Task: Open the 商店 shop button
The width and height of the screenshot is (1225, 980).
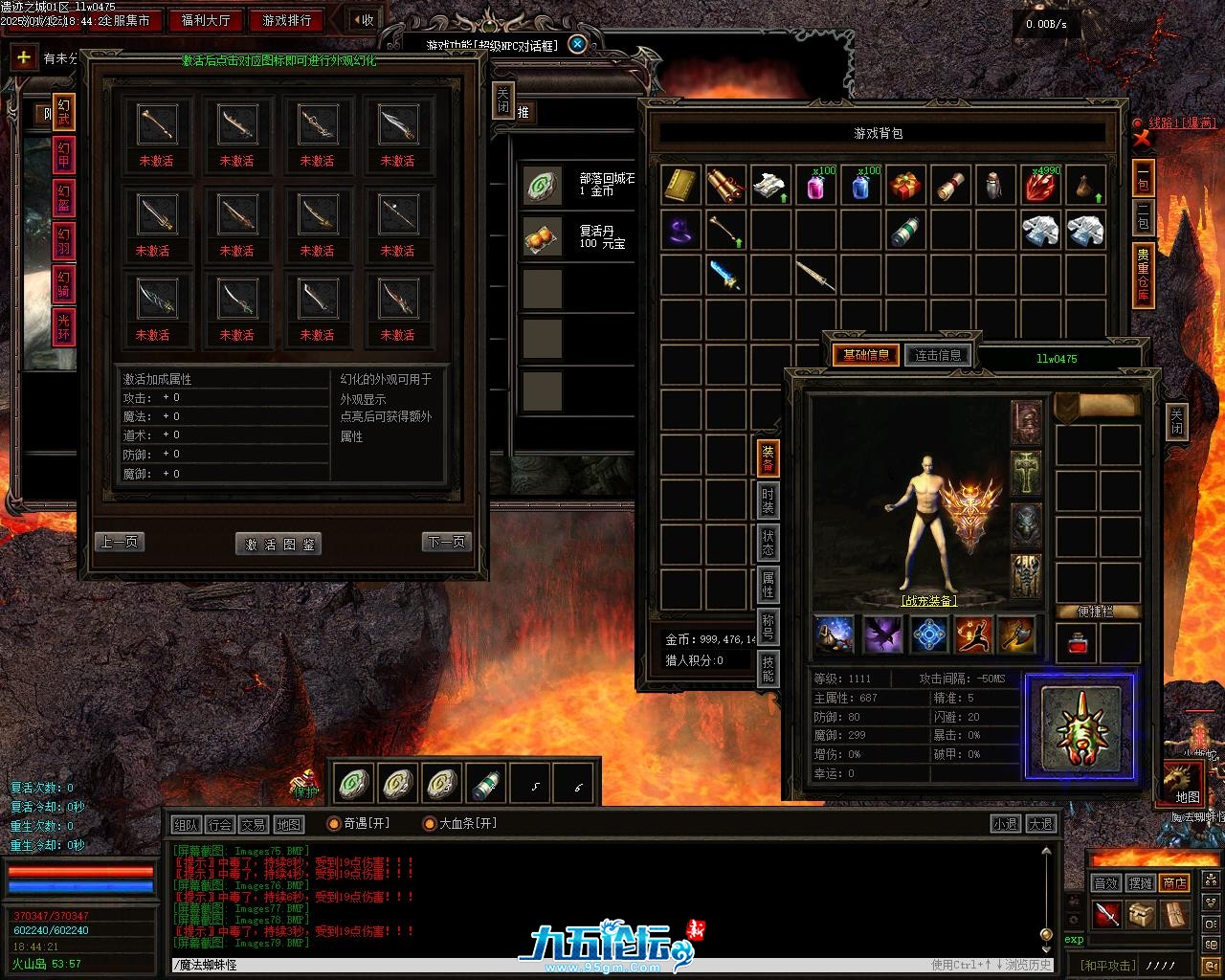Action: pos(1174,882)
